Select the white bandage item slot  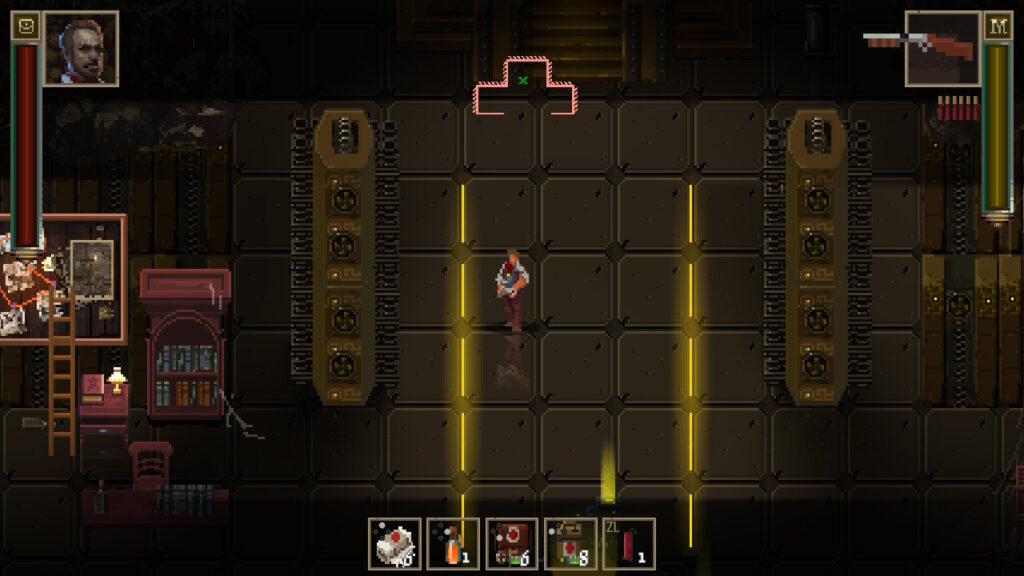click(x=394, y=543)
